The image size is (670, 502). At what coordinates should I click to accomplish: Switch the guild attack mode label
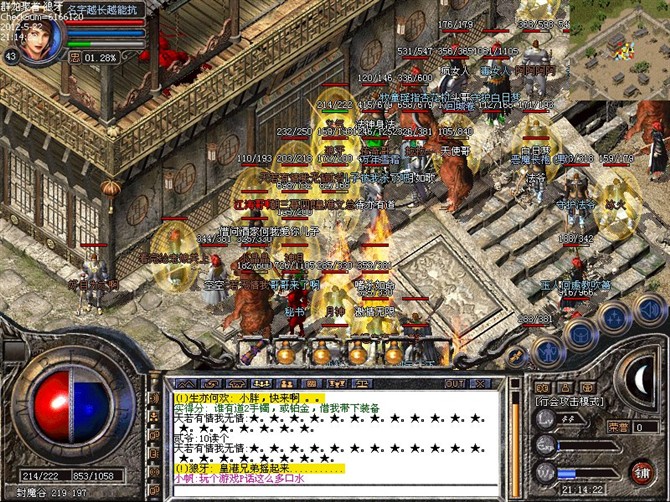click(570, 400)
